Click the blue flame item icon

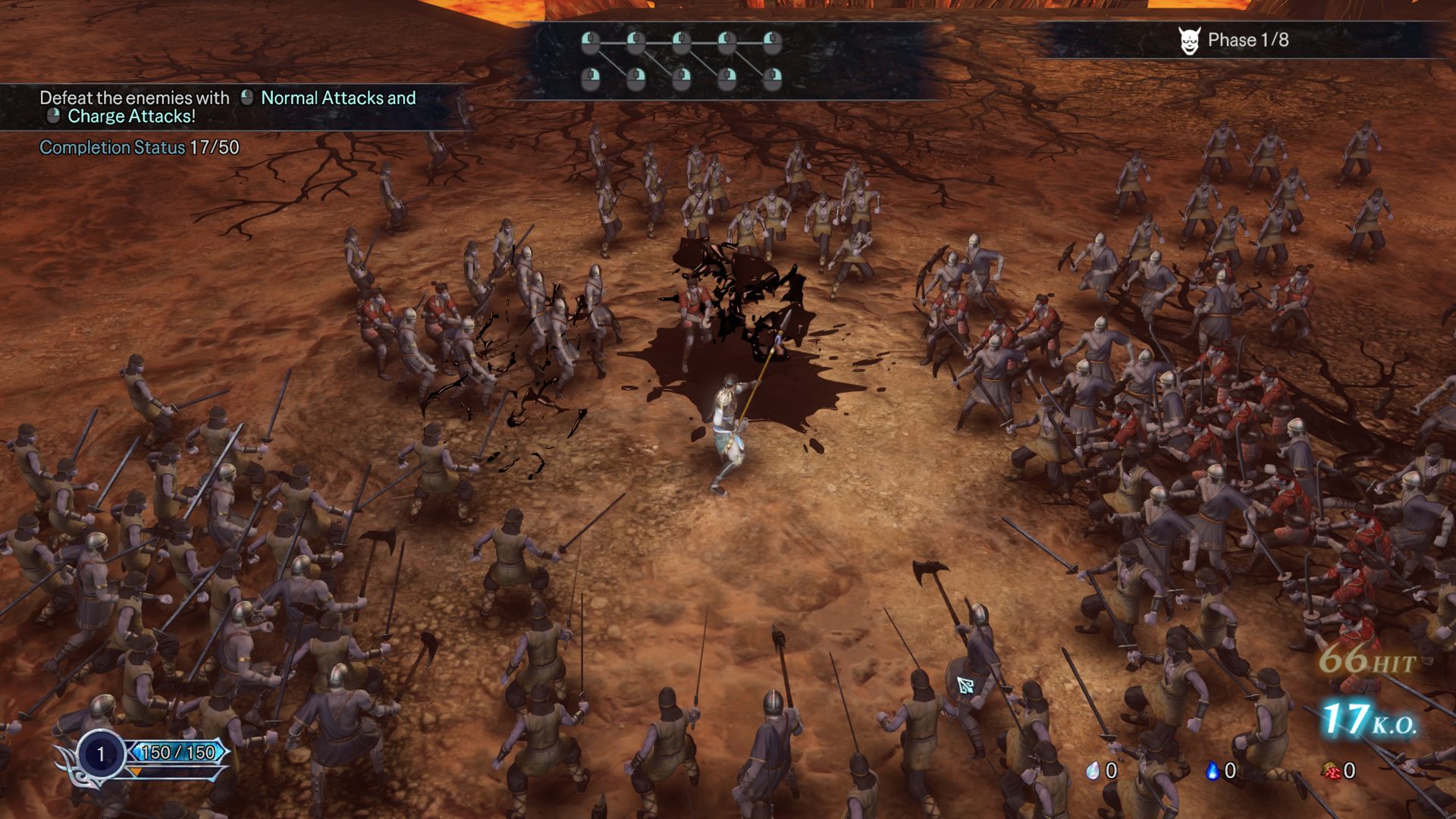[x=1212, y=770]
